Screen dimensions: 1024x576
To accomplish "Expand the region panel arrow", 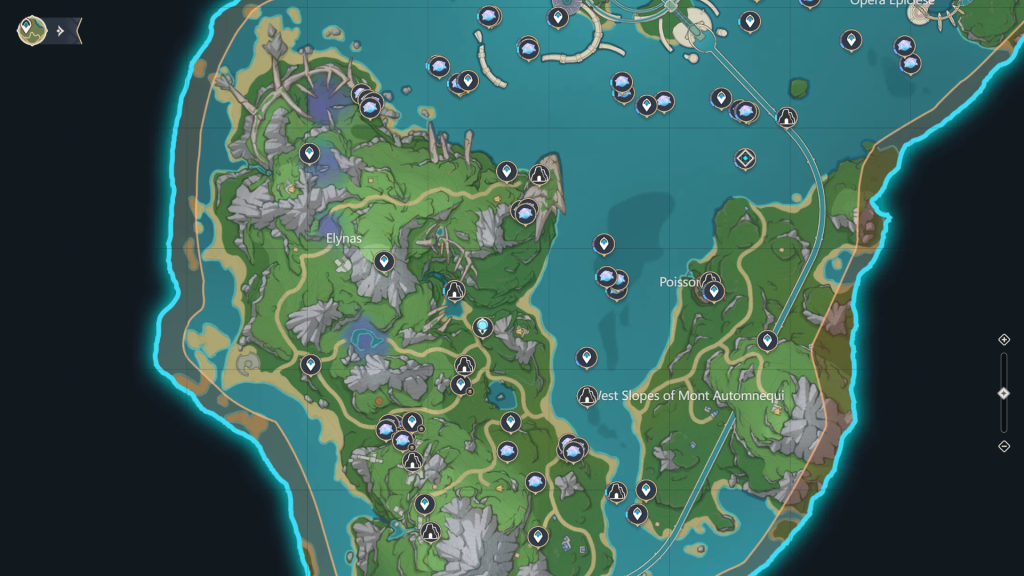I will pyautogui.click(x=62, y=31).
